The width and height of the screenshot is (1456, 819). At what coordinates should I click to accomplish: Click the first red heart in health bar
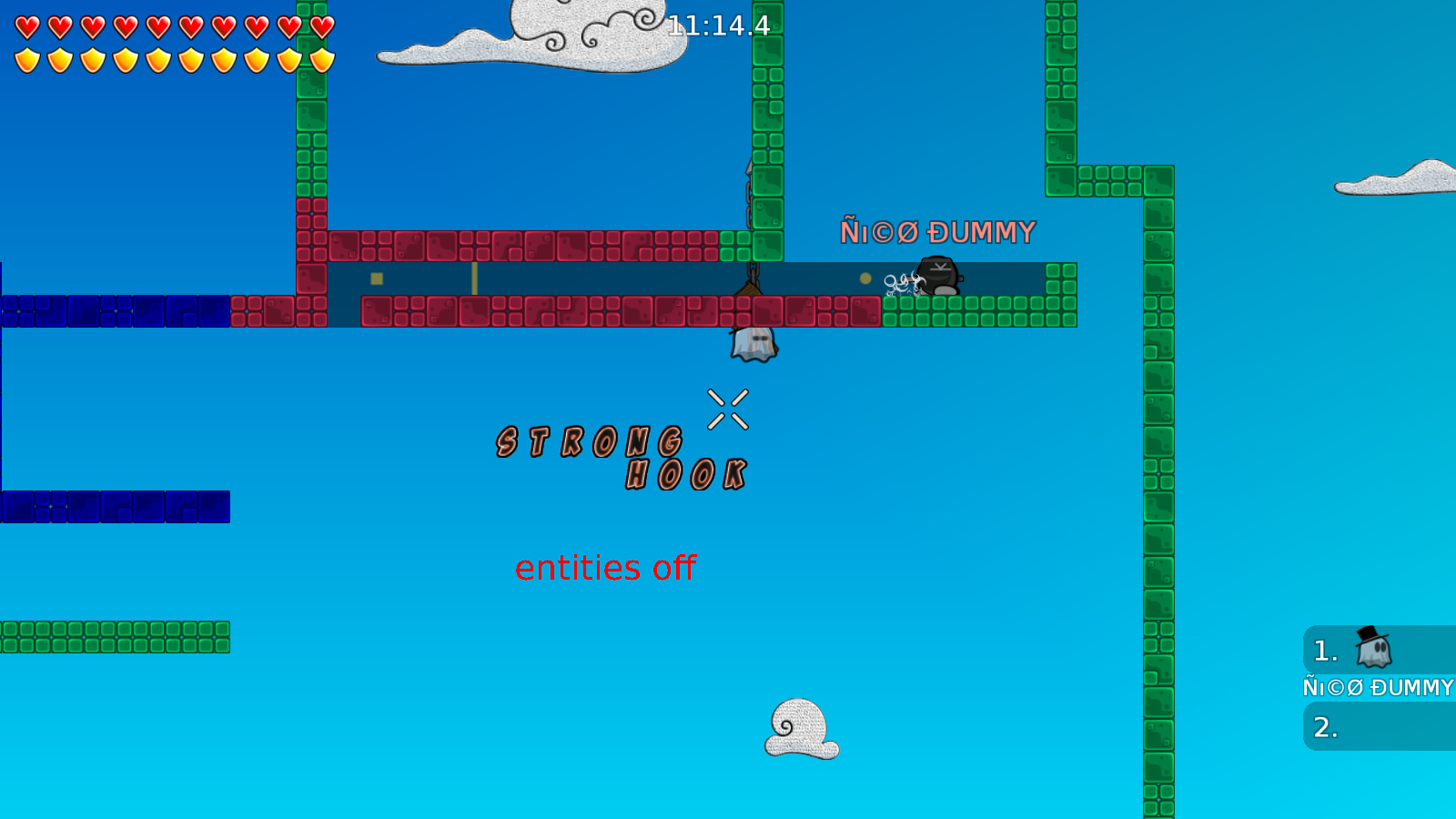pos(26,25)
